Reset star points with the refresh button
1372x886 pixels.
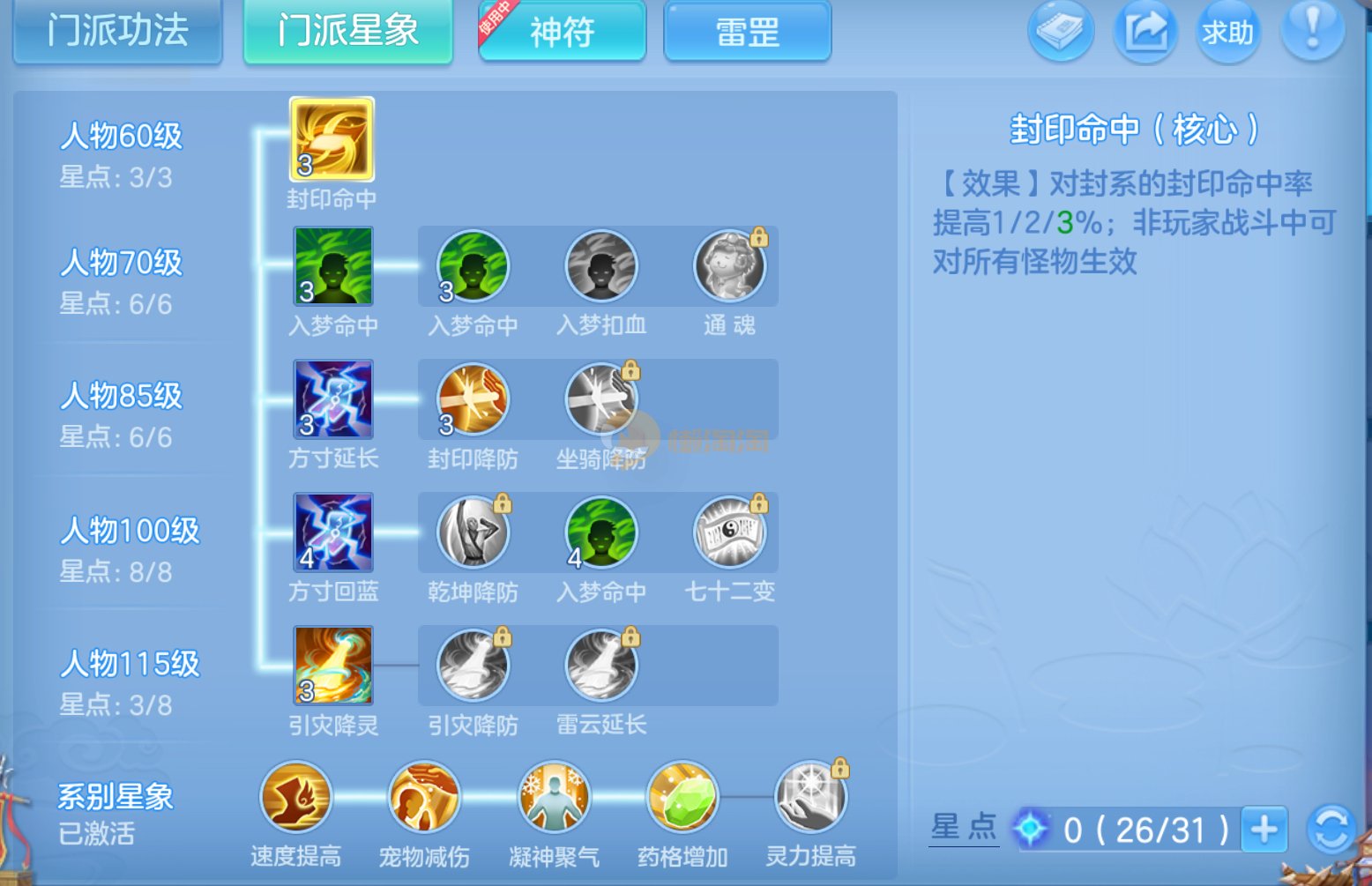pyautogui.click(x=1331, y=830)
